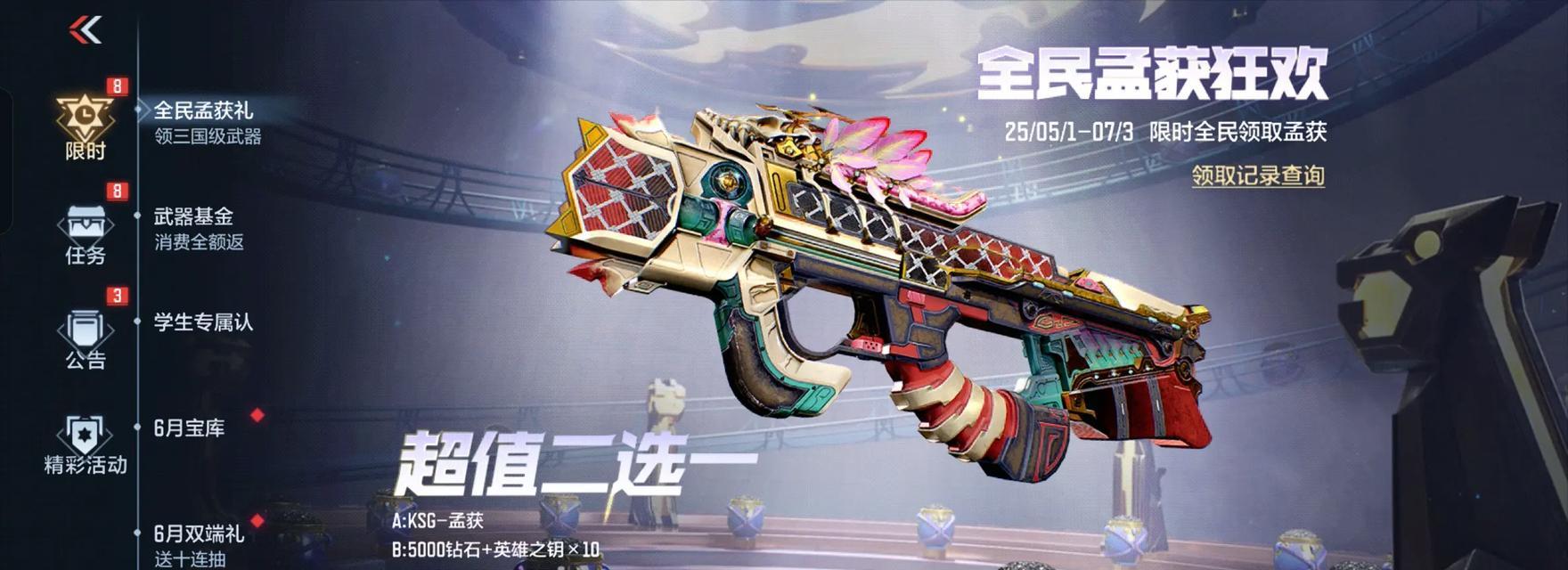
Task: Choose the 全民孟获礼 event entry
Action: pos(207,122)
